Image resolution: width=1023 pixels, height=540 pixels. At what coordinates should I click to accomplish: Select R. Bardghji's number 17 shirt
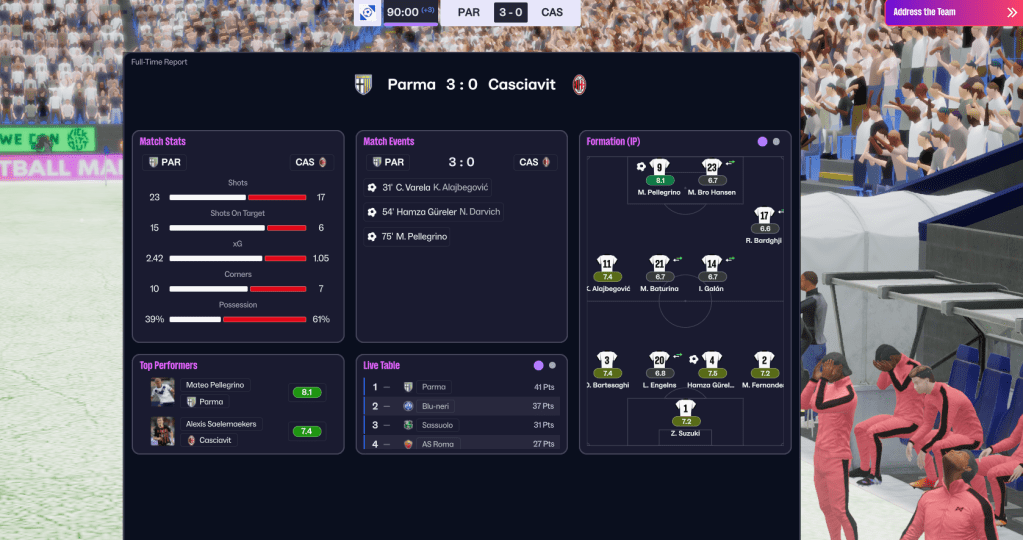(x=764, y=216)
